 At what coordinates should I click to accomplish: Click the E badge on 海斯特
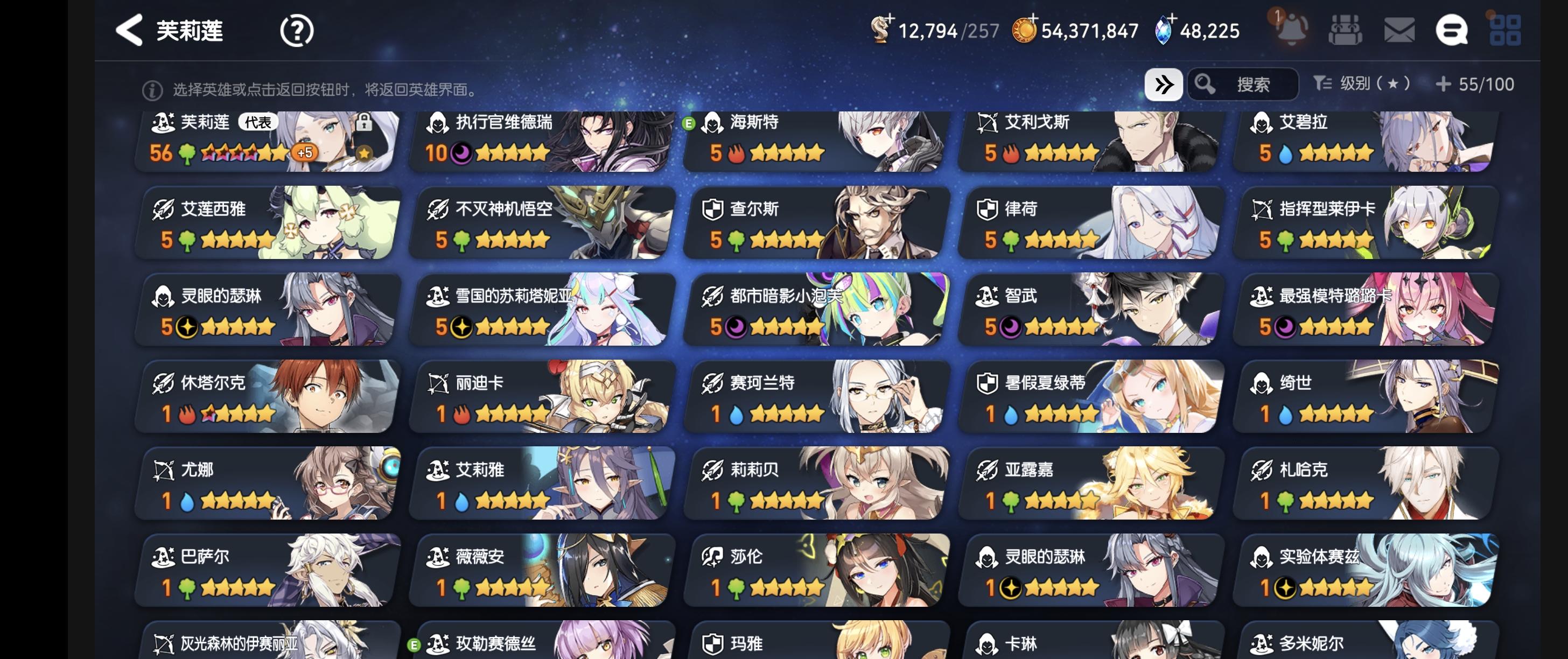coord(691,124)
